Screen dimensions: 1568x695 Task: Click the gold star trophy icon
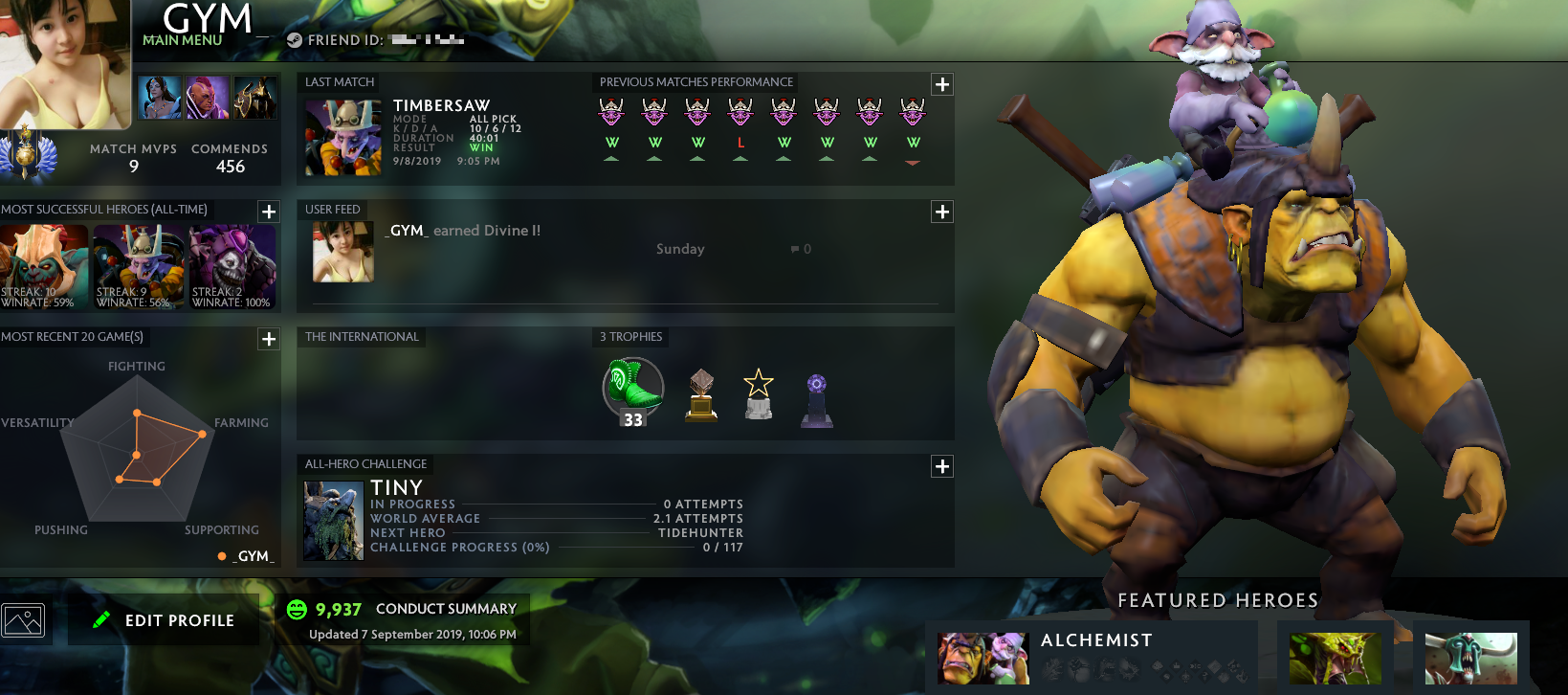tap(758, 392)
